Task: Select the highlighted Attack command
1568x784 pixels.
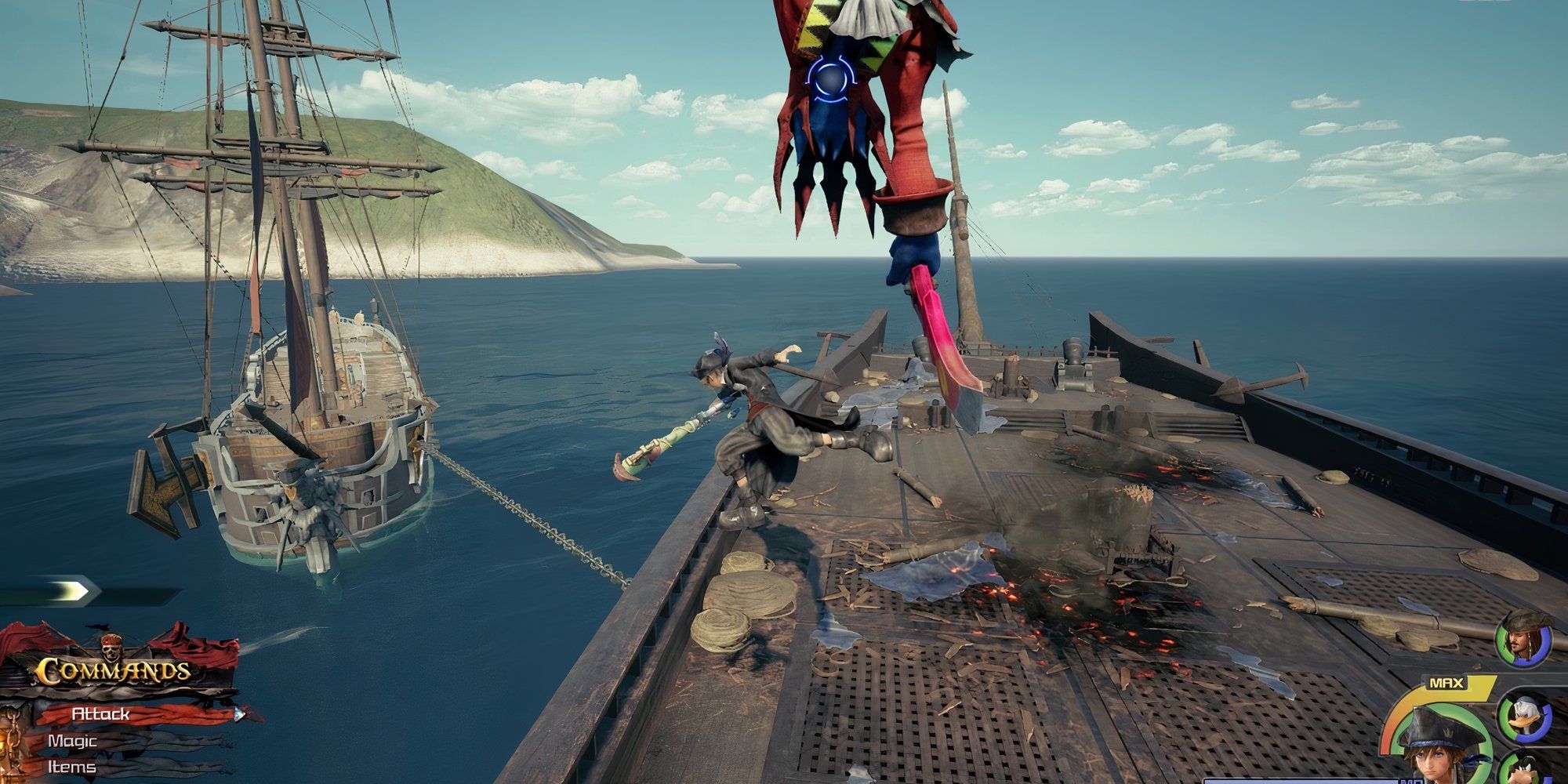Action: (100, 714)
